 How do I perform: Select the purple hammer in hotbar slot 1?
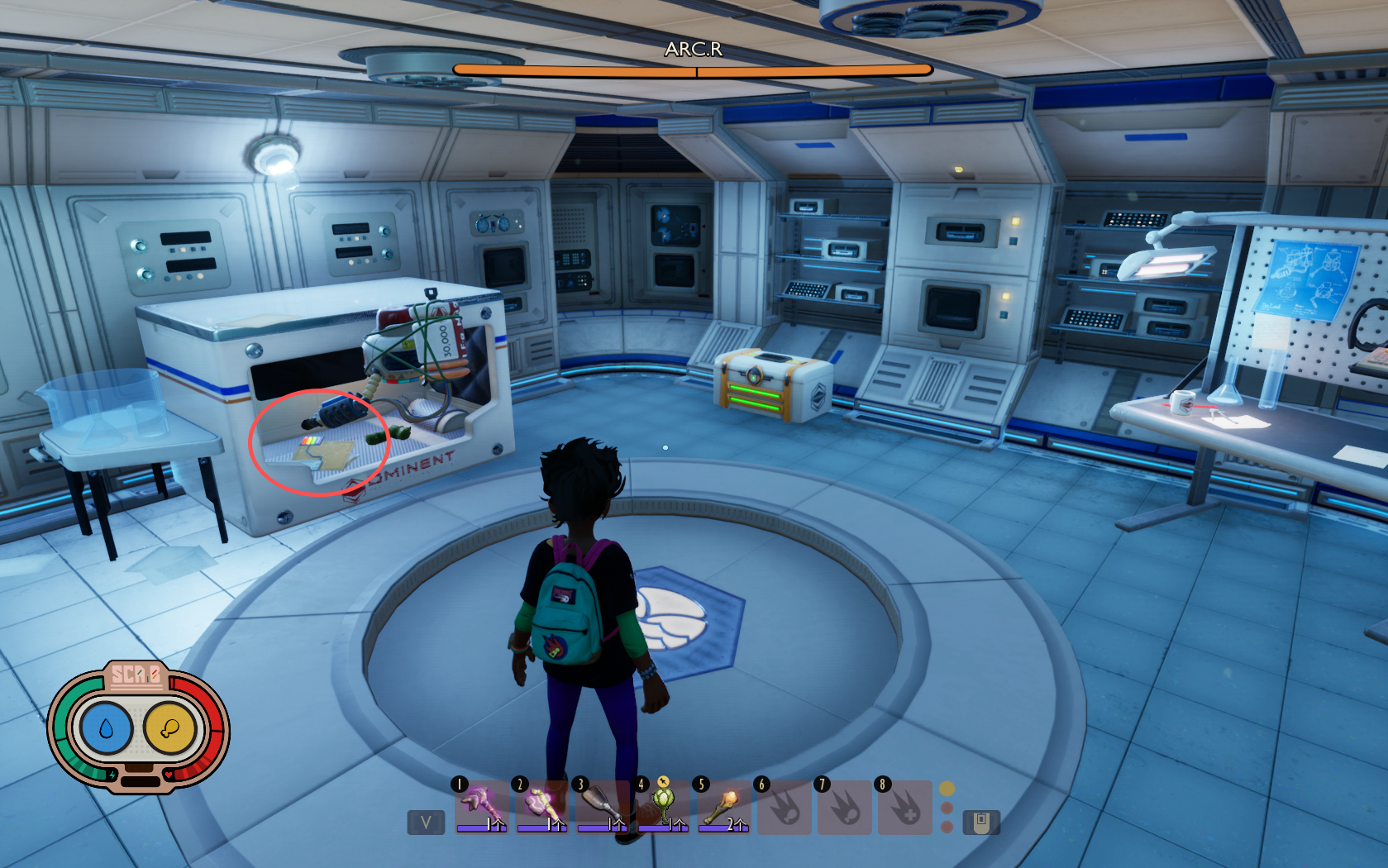point(481,806)
